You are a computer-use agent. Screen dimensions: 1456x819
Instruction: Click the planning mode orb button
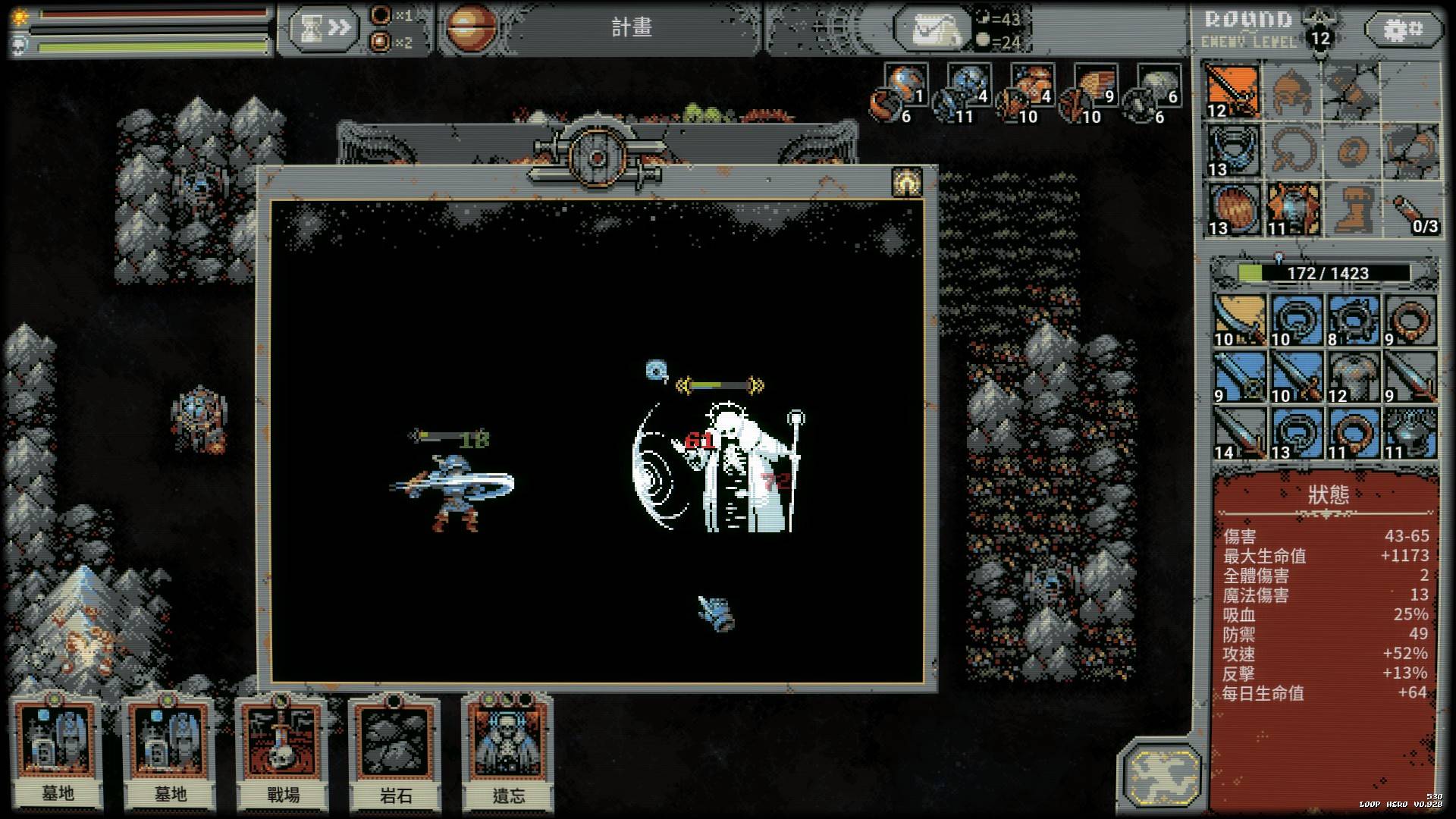point(469,27)
